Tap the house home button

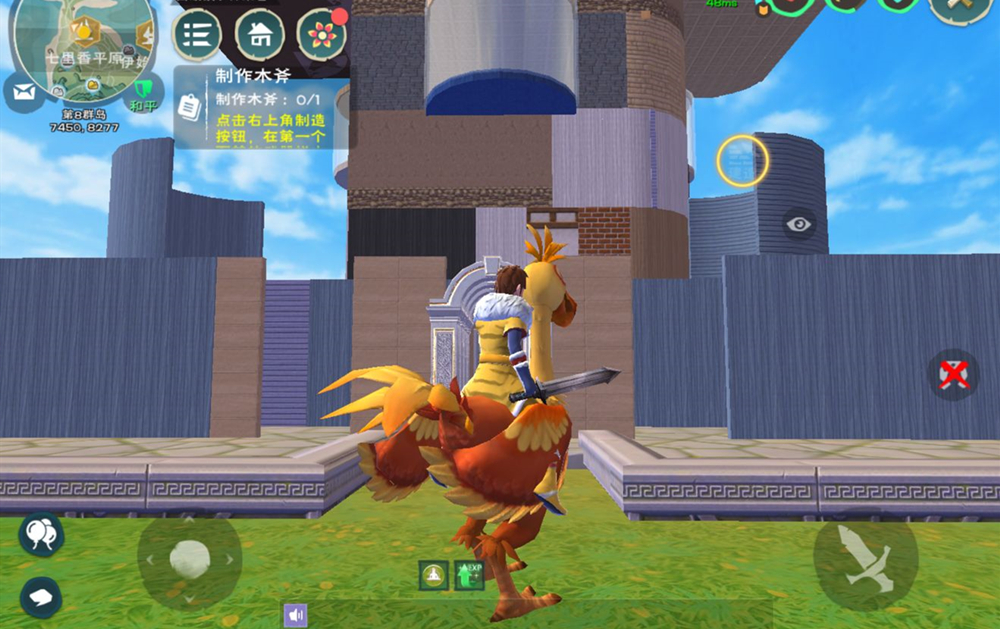point(259,35)
